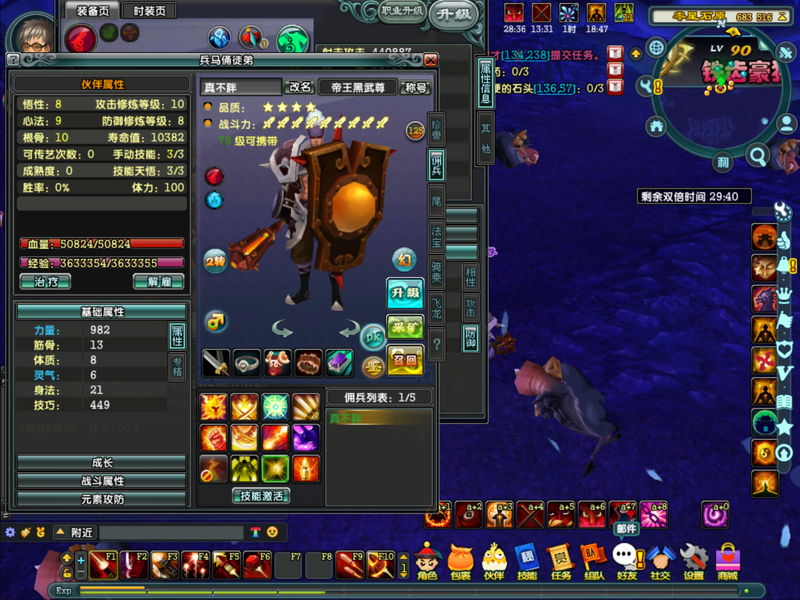The width and height of the screenshot is (800, 600).
Task: Click the minimap magnifier search button
Action: pos(758,156)
